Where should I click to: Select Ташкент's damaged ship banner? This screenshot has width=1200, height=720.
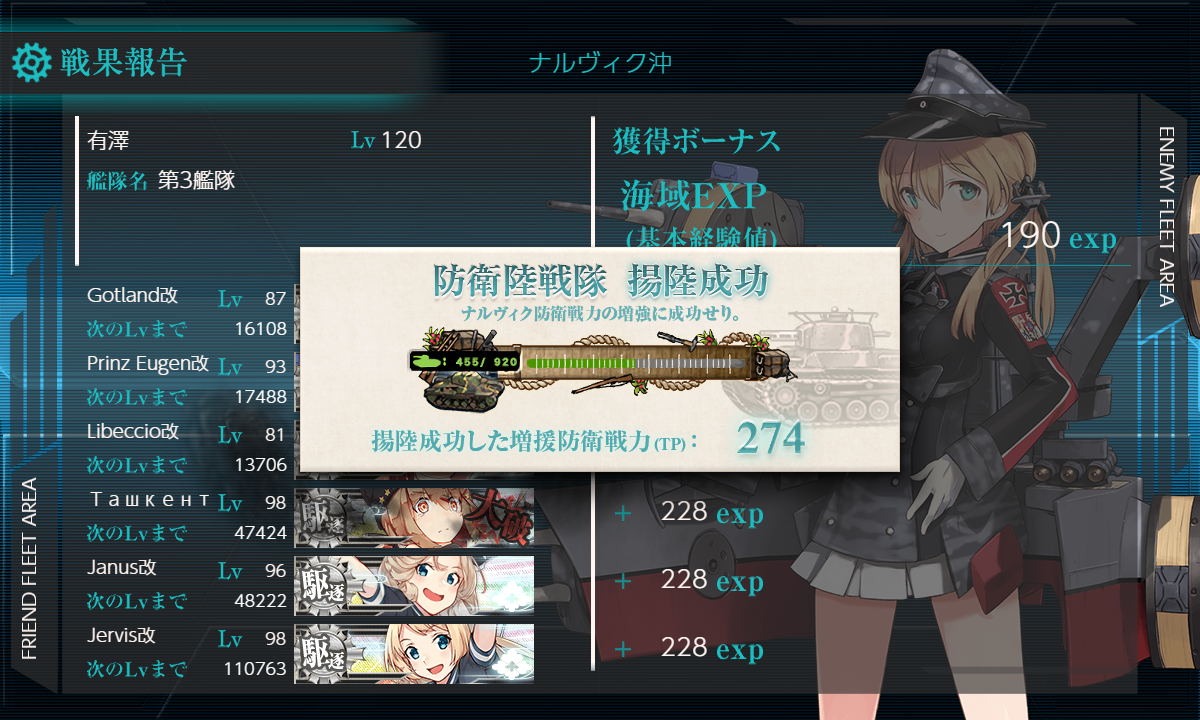pyautogui.click(x=414, y=517)
